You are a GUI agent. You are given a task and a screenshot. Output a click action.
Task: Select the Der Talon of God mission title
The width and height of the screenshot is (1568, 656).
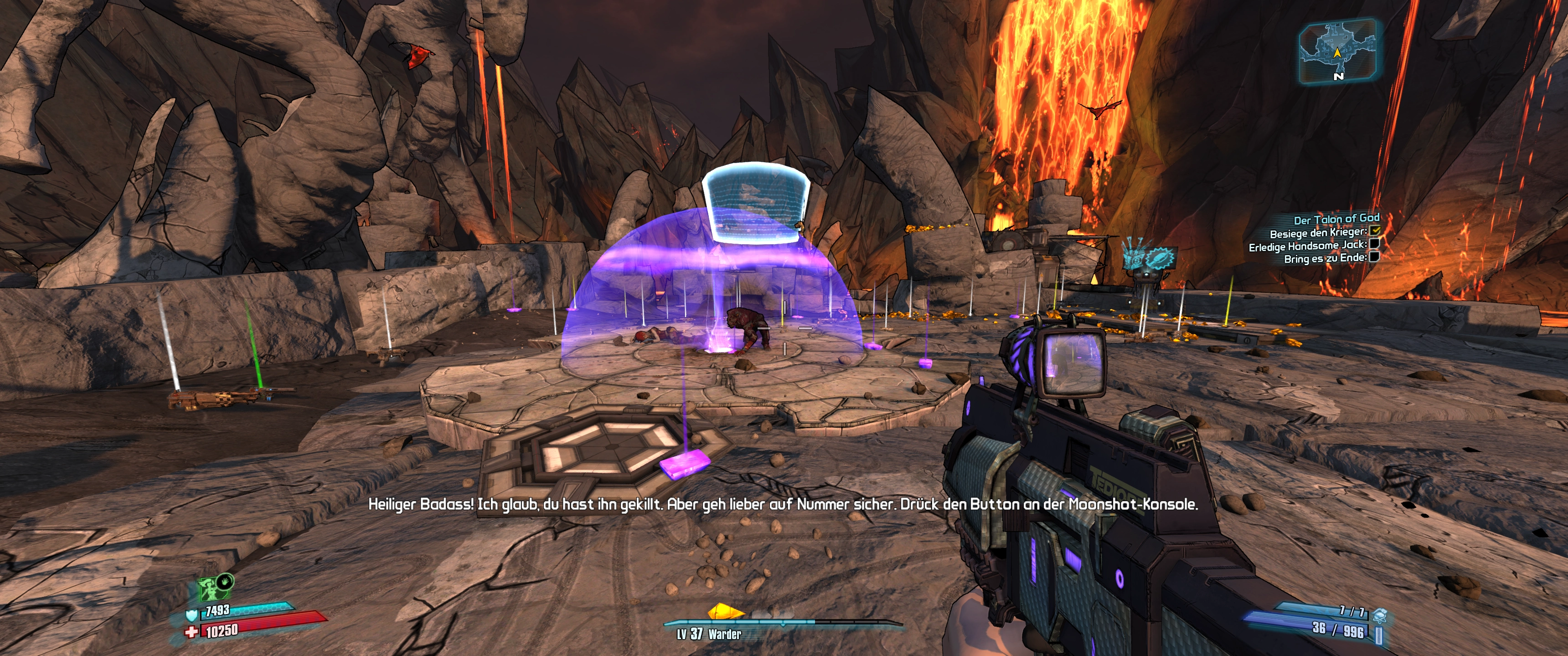1336,219
